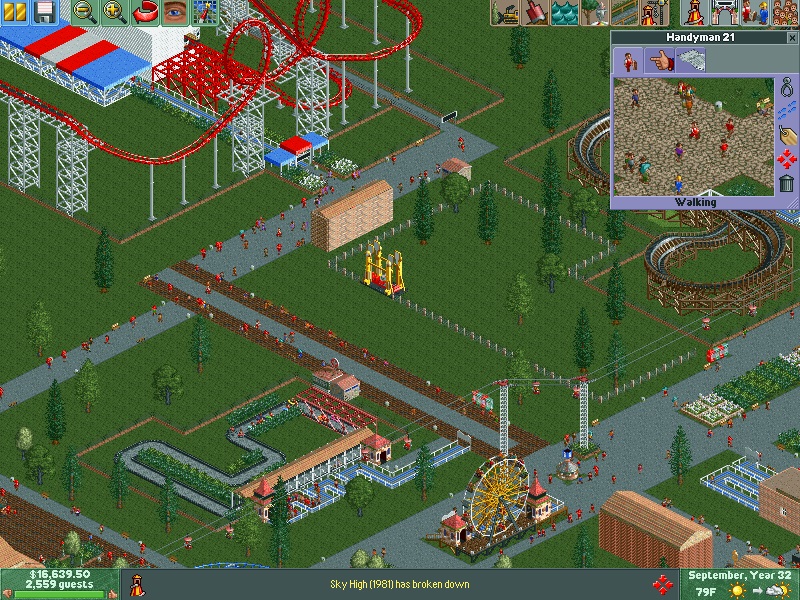Open the eye view options

(175, 12)
